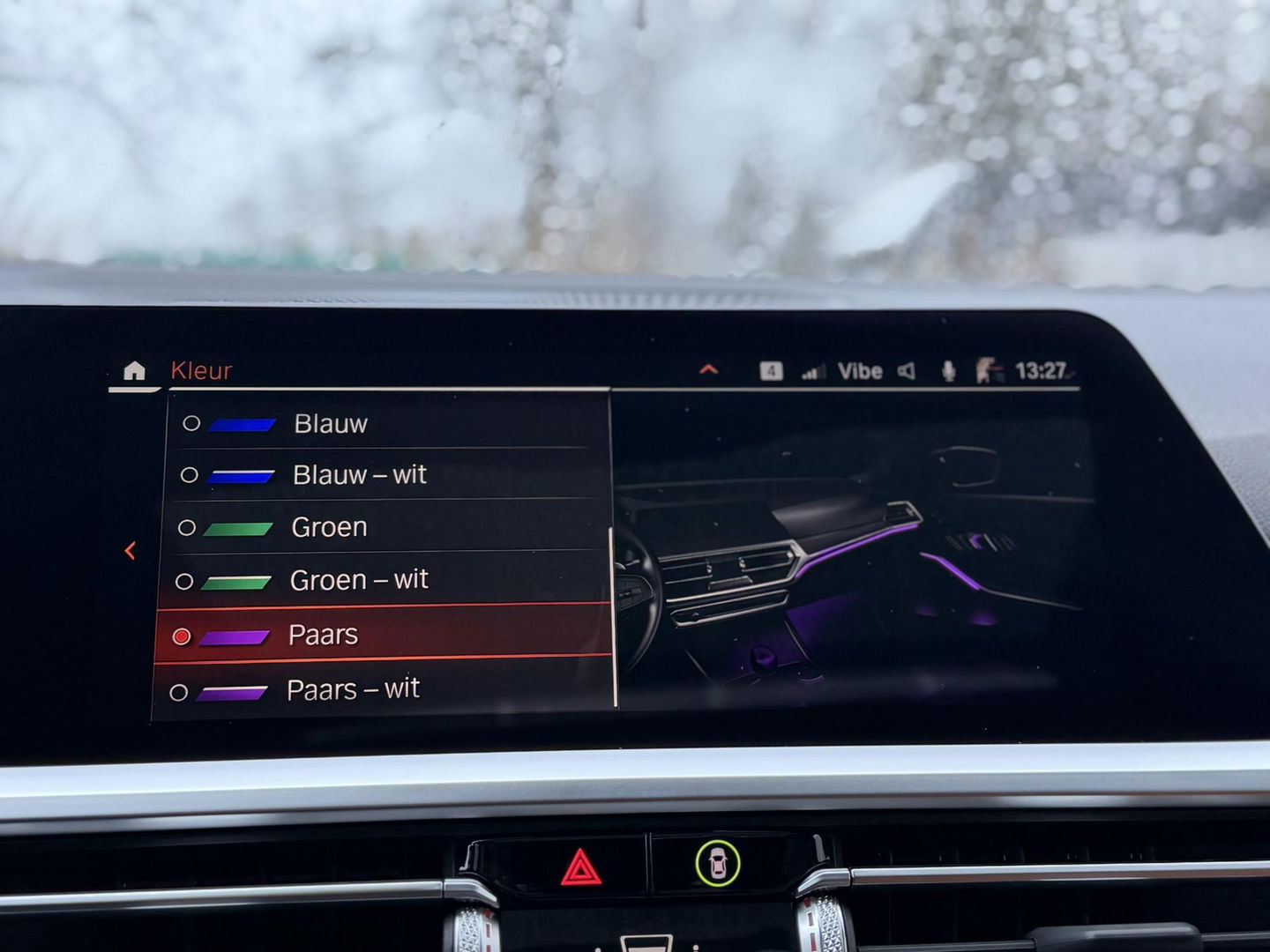
Task: Select the Groen – wit option
Action: coord(359,580)
